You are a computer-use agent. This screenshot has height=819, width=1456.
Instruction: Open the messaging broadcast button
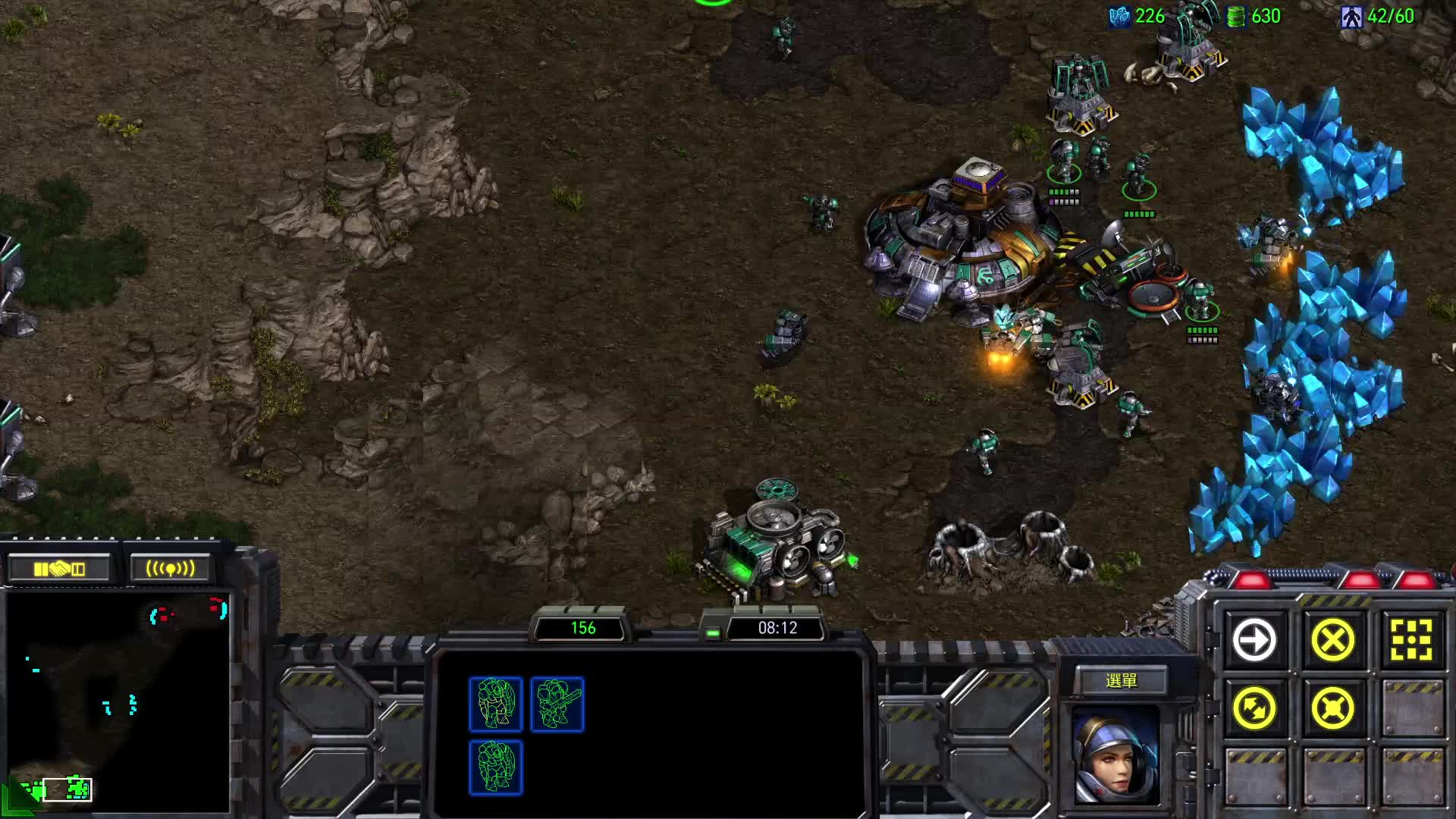tap(170, 569)
